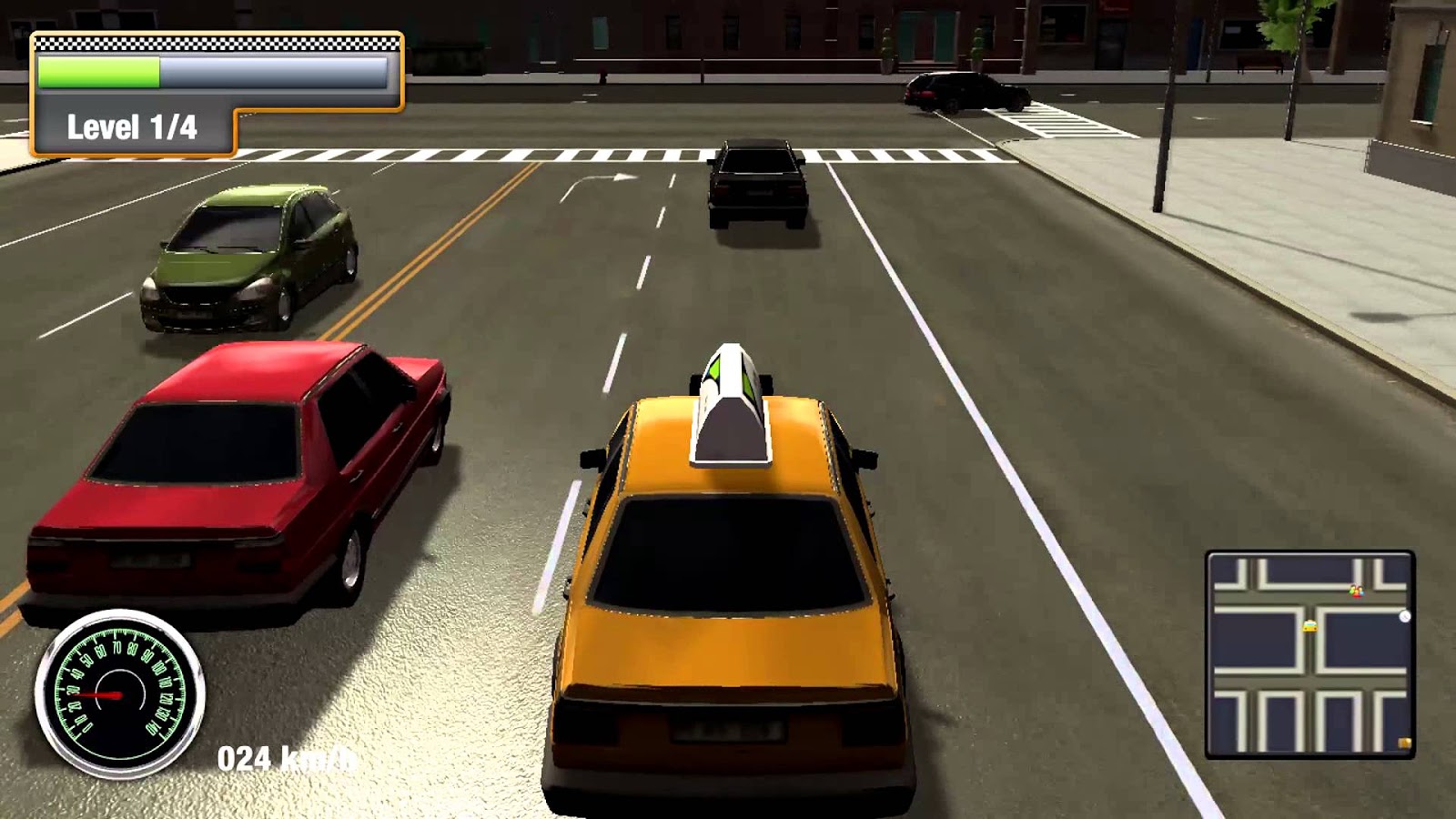Click the white waypoint dot on the minimap edge

point(1405,616)
